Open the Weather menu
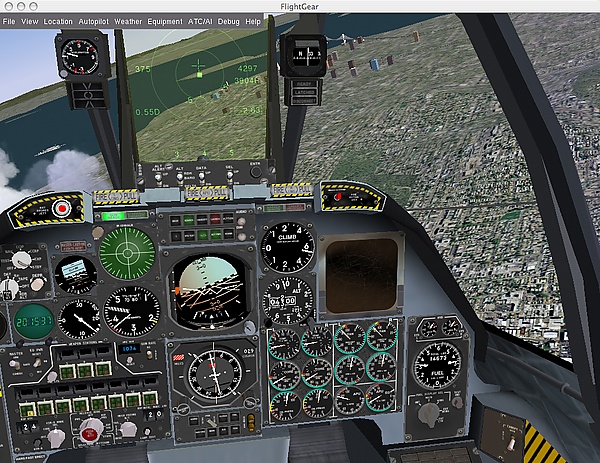 (x=128, y=20)
